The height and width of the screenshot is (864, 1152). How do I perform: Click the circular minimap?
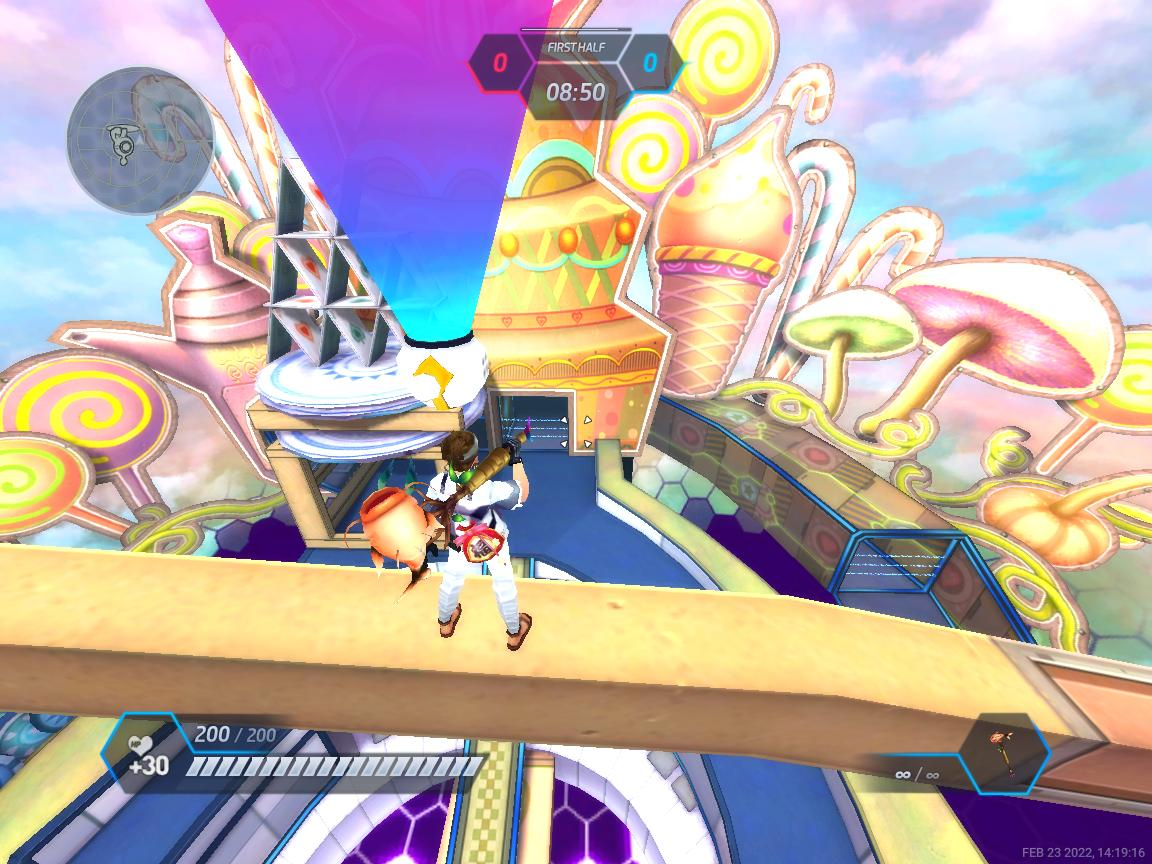click(x=140, y=141)
